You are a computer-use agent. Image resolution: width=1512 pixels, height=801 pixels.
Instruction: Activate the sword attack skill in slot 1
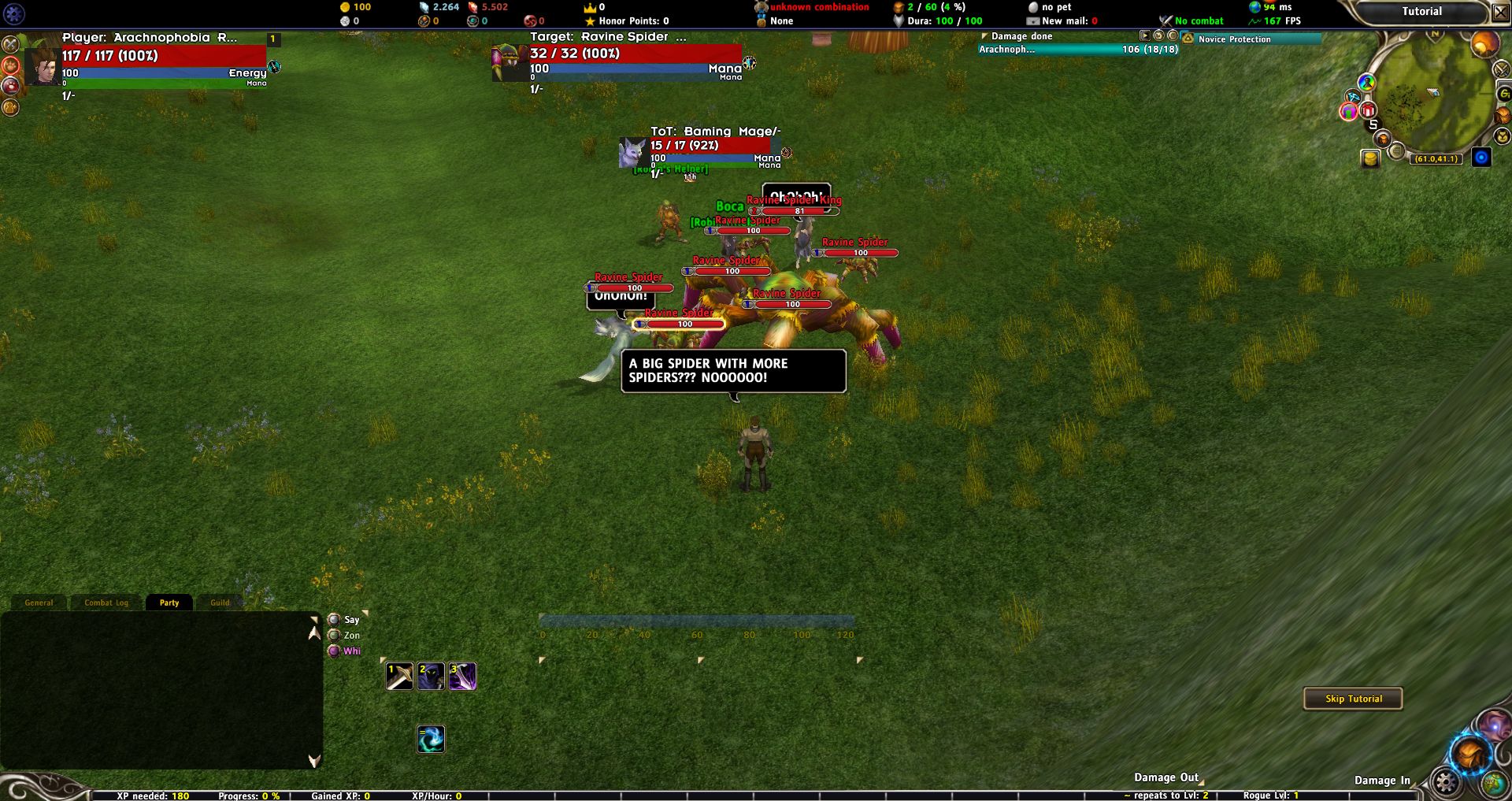399,676
